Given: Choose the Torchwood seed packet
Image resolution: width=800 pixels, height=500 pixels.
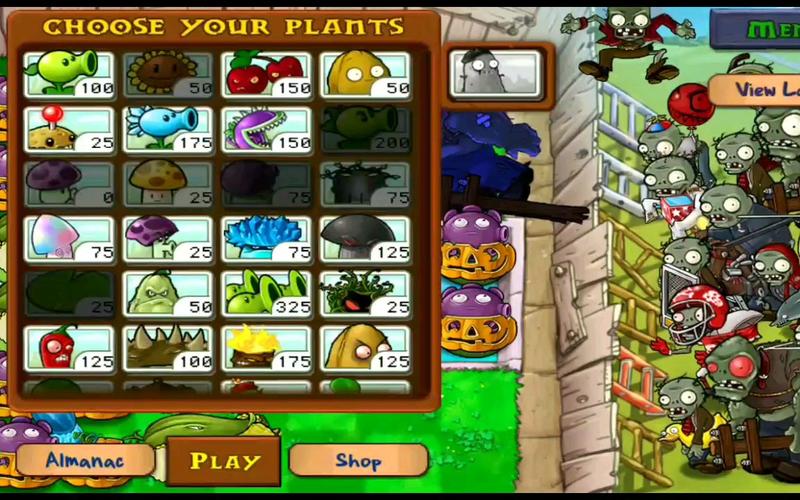Looking at the screenshot, I should [266, 347].
